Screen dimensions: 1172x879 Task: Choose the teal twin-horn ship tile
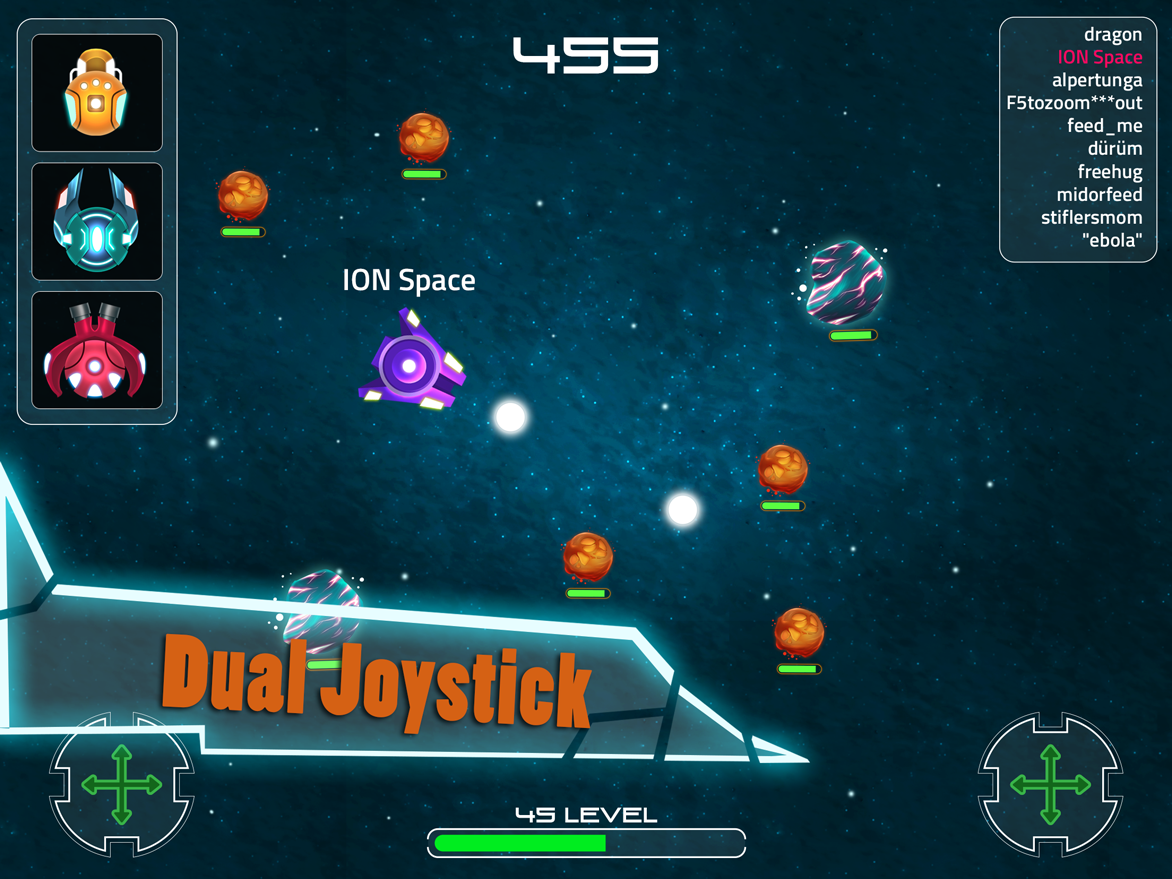coord(97,221)
